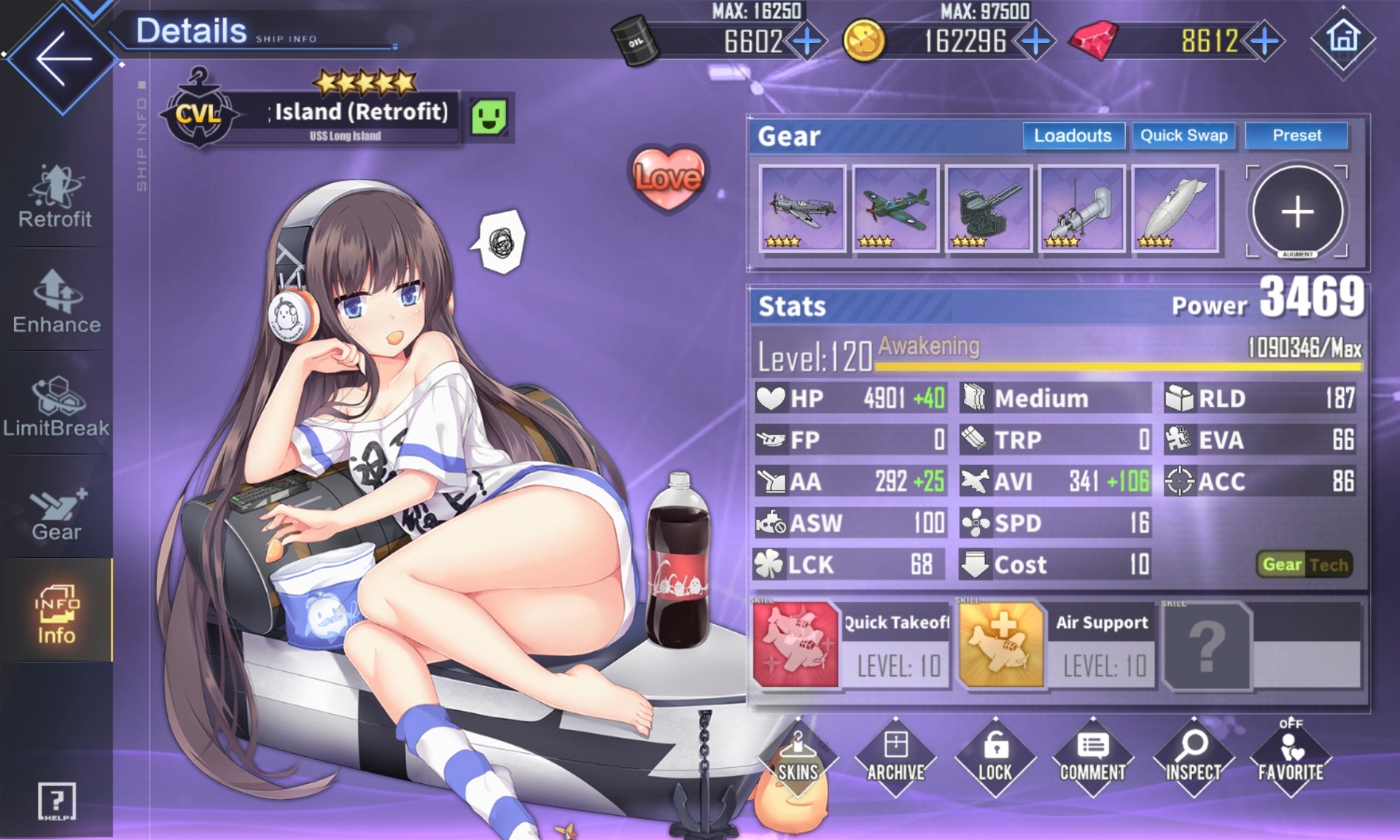Go back using the arrow button
The width and height of the screenshot is (1400, 840).
[x=62, y=58]
